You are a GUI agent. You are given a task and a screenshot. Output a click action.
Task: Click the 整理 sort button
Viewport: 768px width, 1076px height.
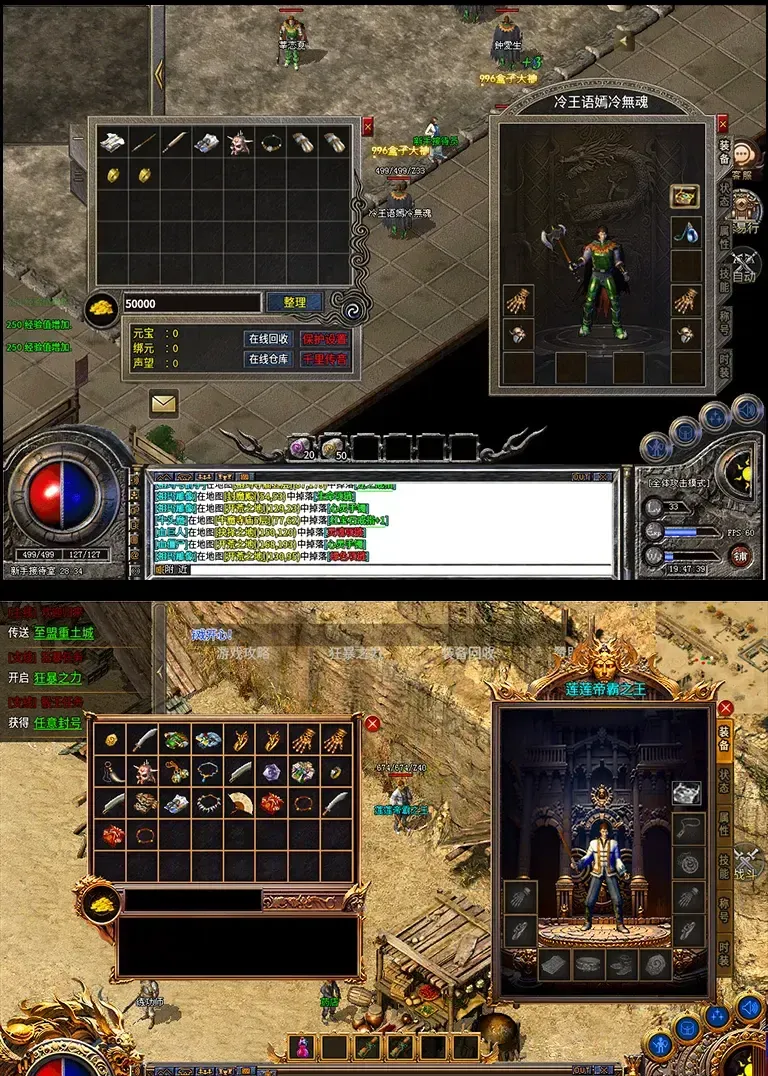[x=294, y=302]
